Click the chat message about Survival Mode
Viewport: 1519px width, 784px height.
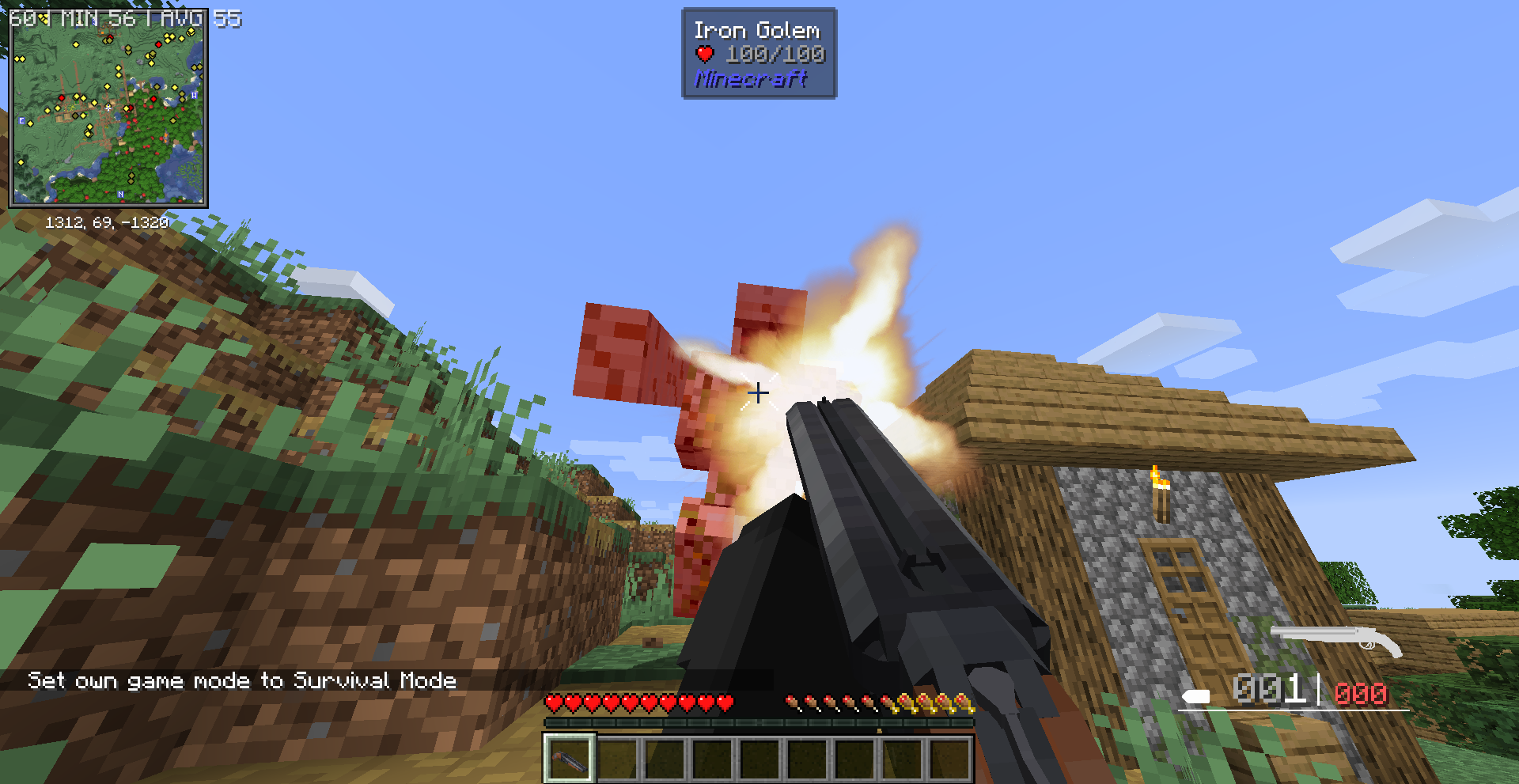pyautogui.click(x=242, y=680)
